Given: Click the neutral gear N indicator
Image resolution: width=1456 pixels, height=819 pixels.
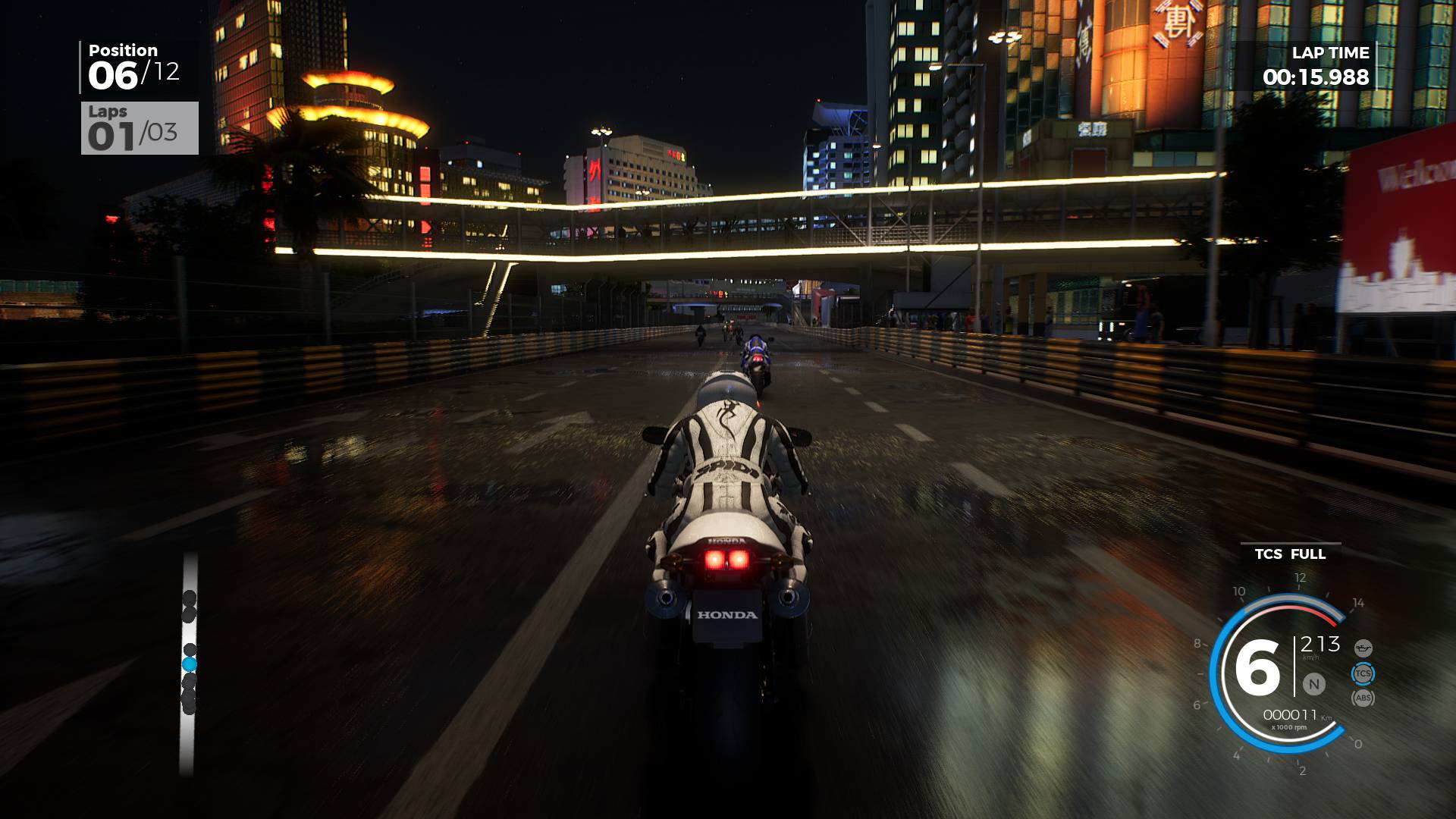Looking at the screenshot, I should (1313, 684).
